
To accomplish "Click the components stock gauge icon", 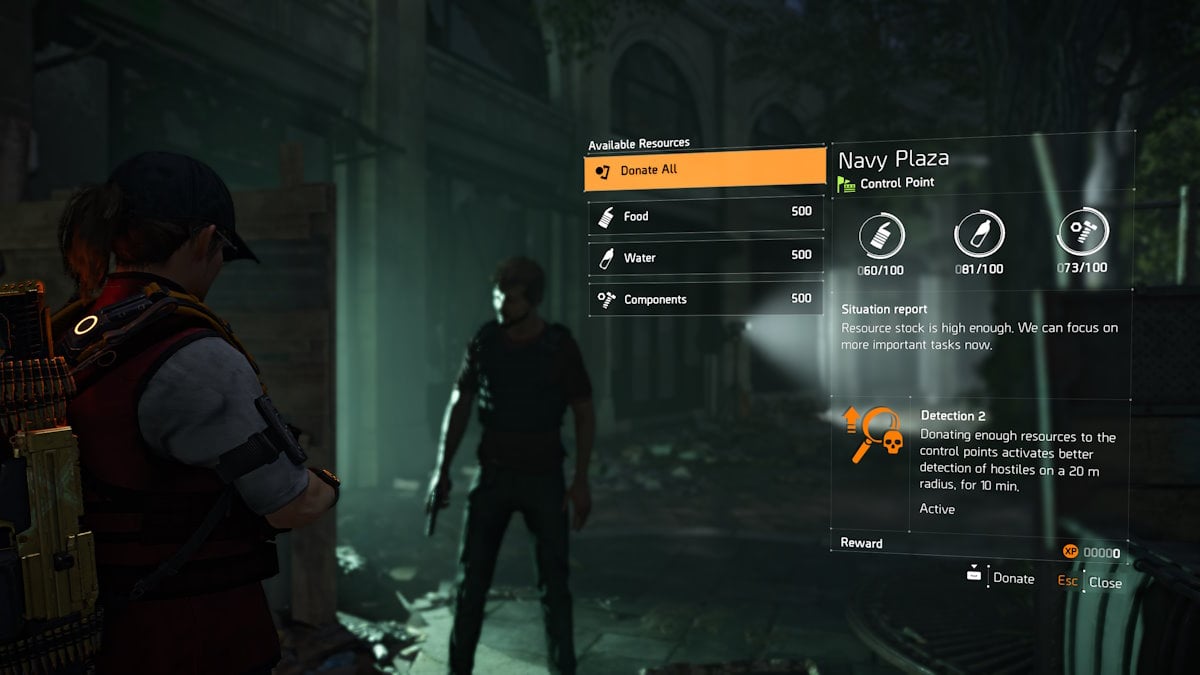I will tap(1081, 234).
